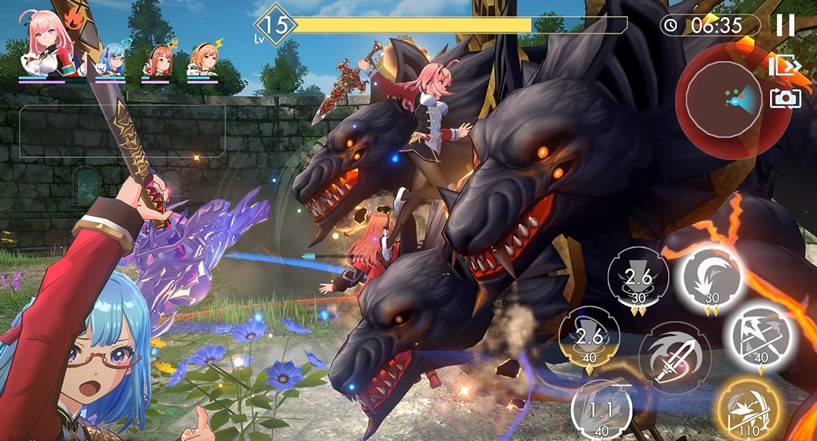The width and height of the screenshot is (817, 441).
Task: Tap the skill showing 1.1 cooldown
Action: coord(603,409)
